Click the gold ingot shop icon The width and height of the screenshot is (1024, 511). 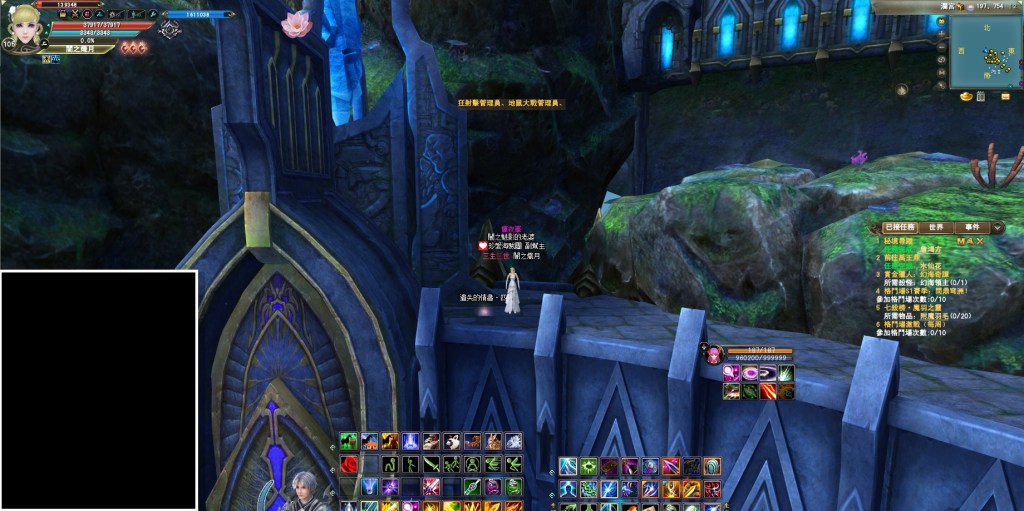tap(967, 96)
